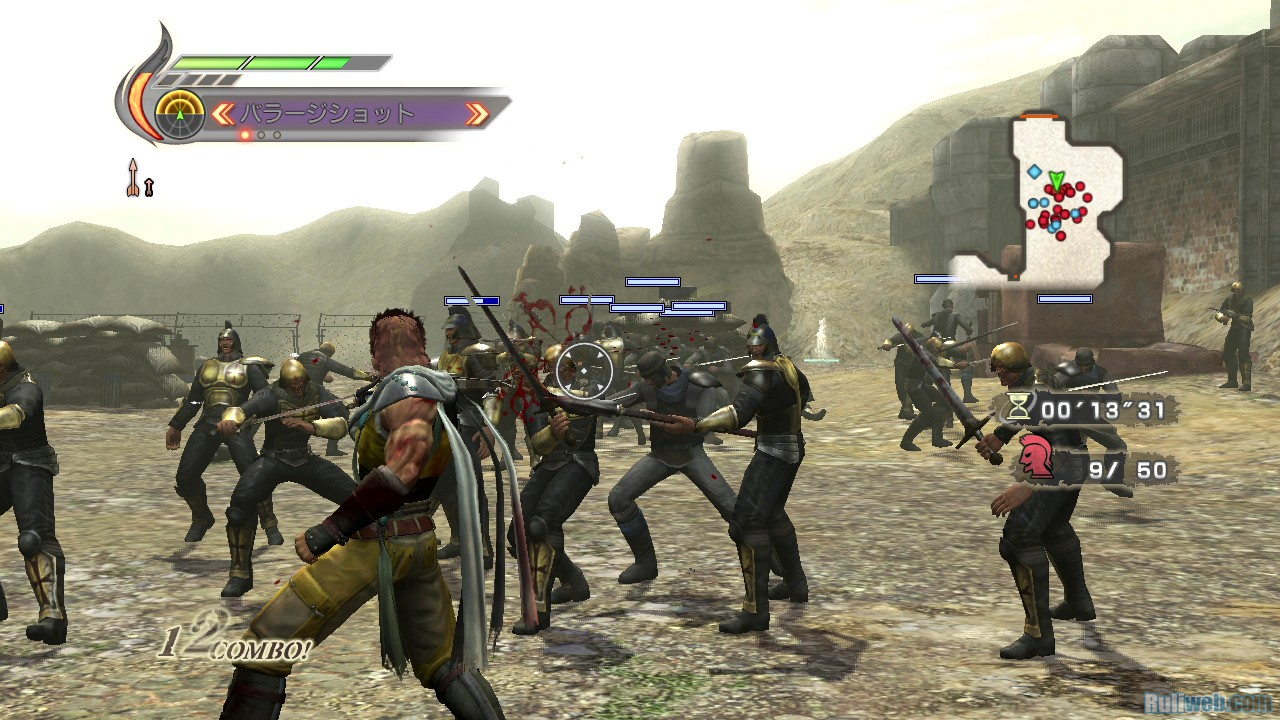The height and width of the screenshot is (720, 1280).
Task: Click the blue diamond marker on the minimap
Action: click(x=1033, y=172)
